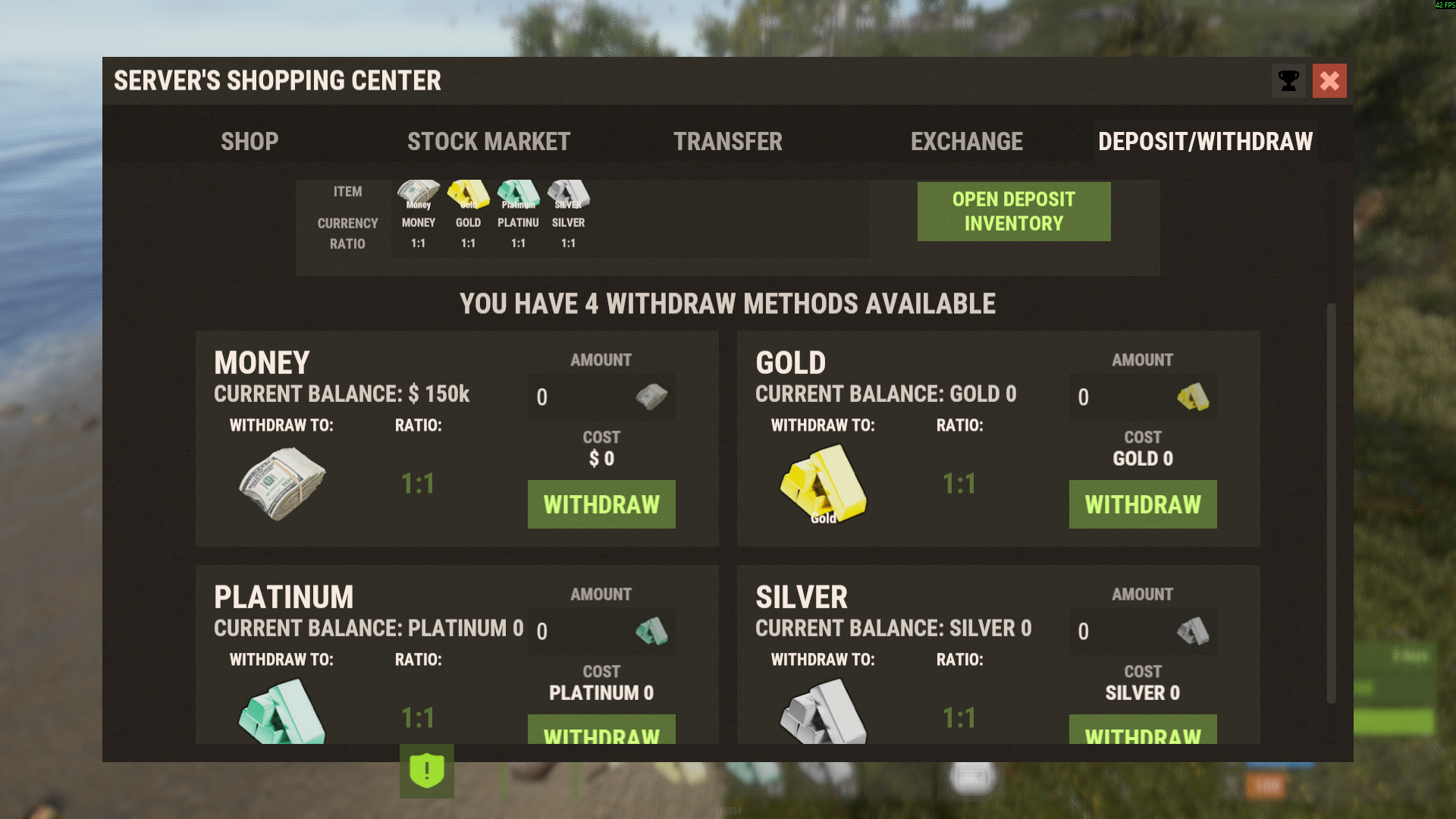Click the green shield alert icon
This screenshot has width=1456, height=819.
(x=427, y=771)
